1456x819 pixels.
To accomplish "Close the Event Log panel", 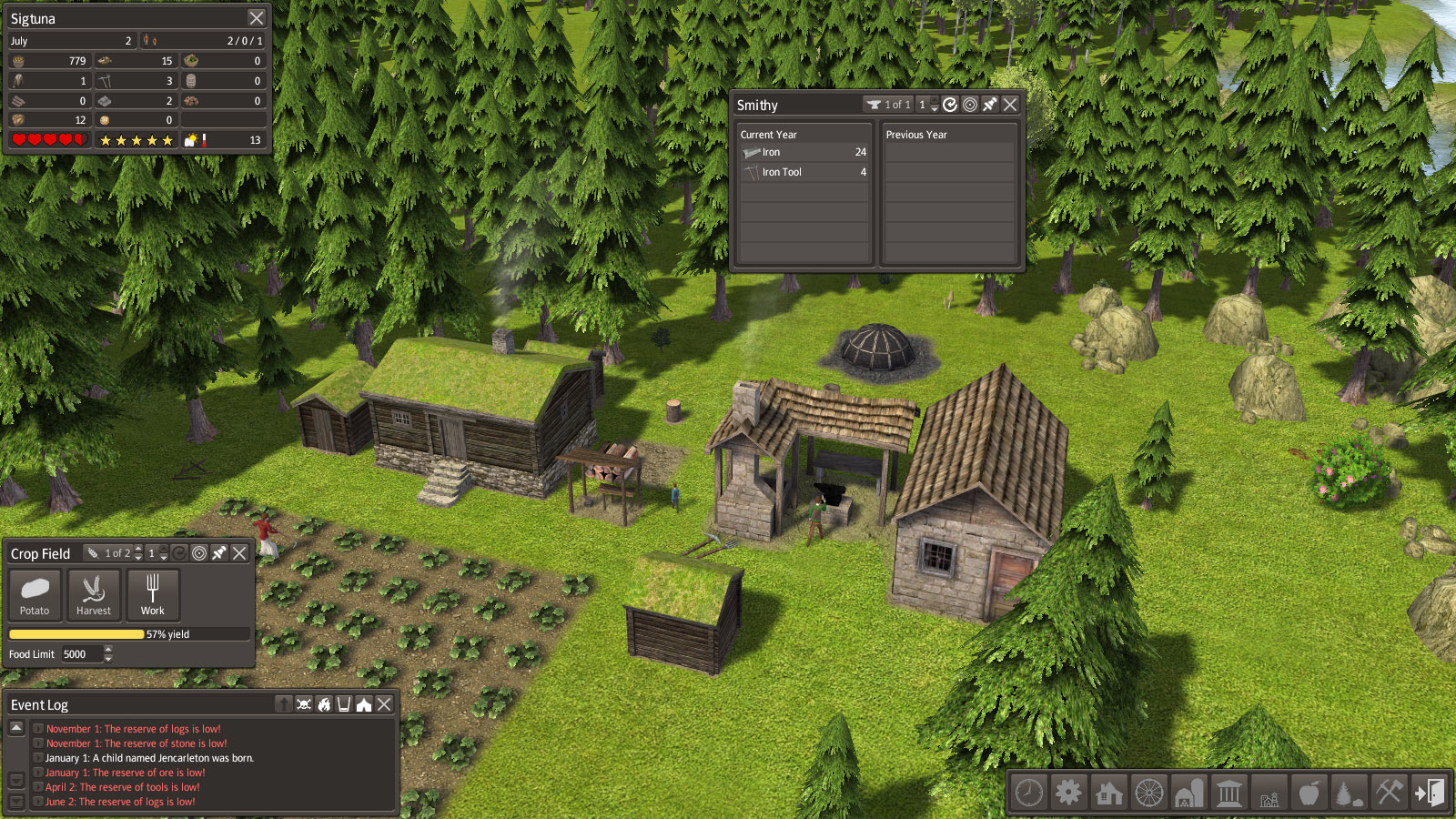I will (384, 704).
